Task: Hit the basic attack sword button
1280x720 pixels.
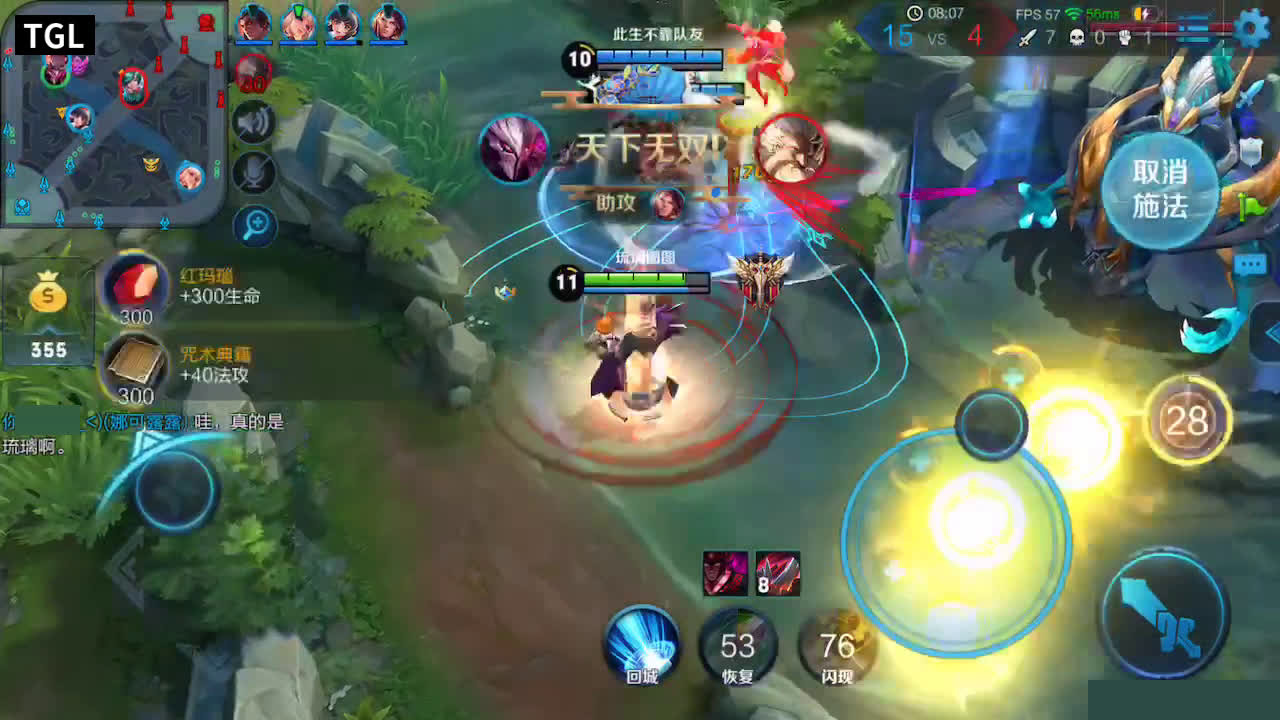Action: [x=1164, y=612]
